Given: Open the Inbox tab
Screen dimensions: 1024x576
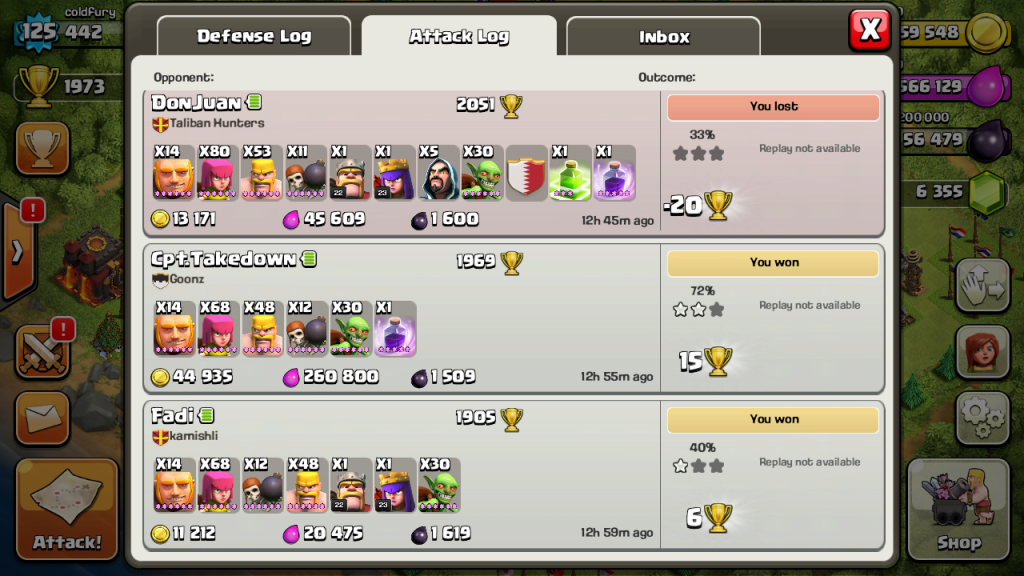Looking at the screenshot, I should coord(664,37).
